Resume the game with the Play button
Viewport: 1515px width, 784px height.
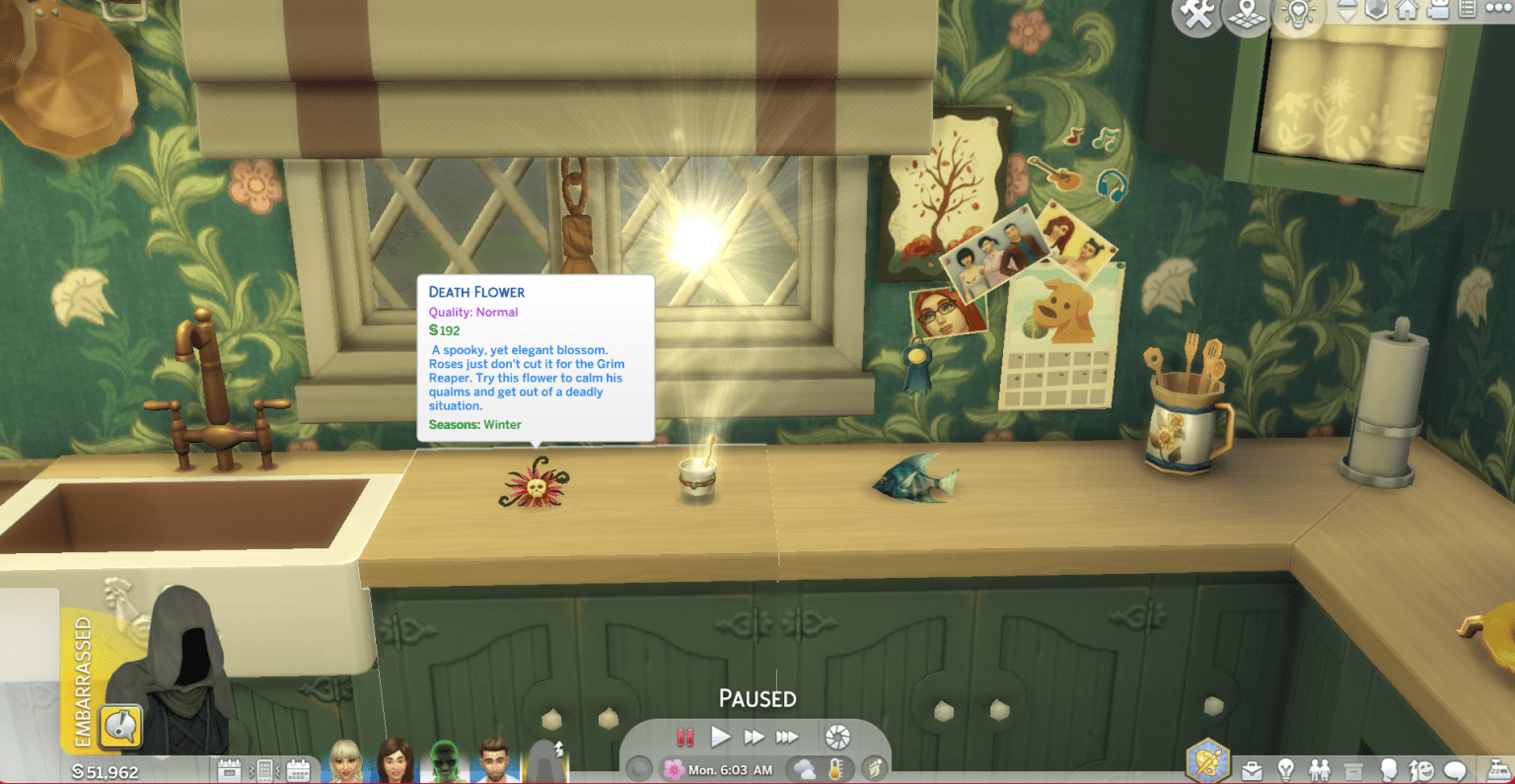(721, 737)
